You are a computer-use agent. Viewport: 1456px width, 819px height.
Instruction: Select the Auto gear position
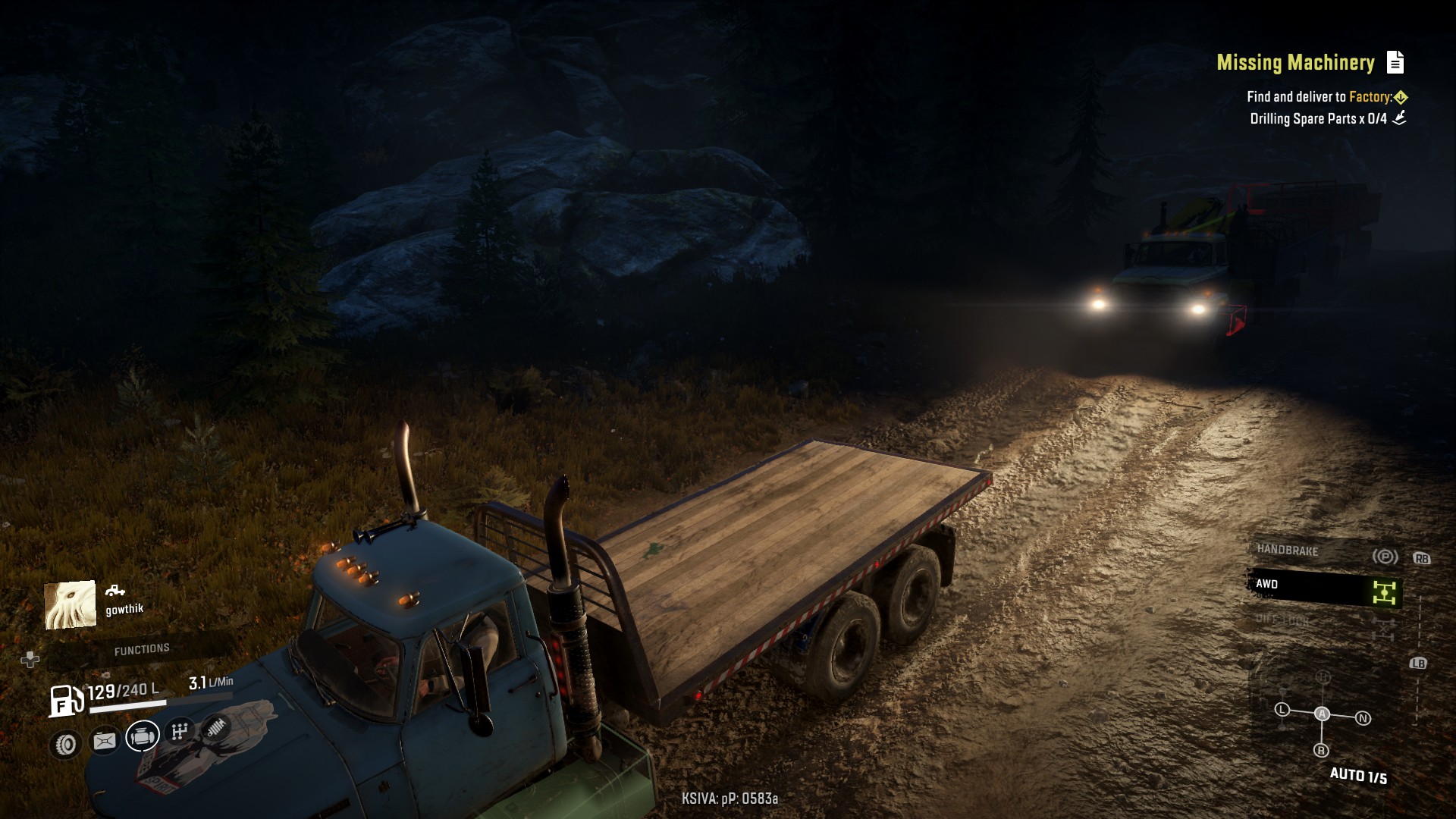[x=1322, y=714]
